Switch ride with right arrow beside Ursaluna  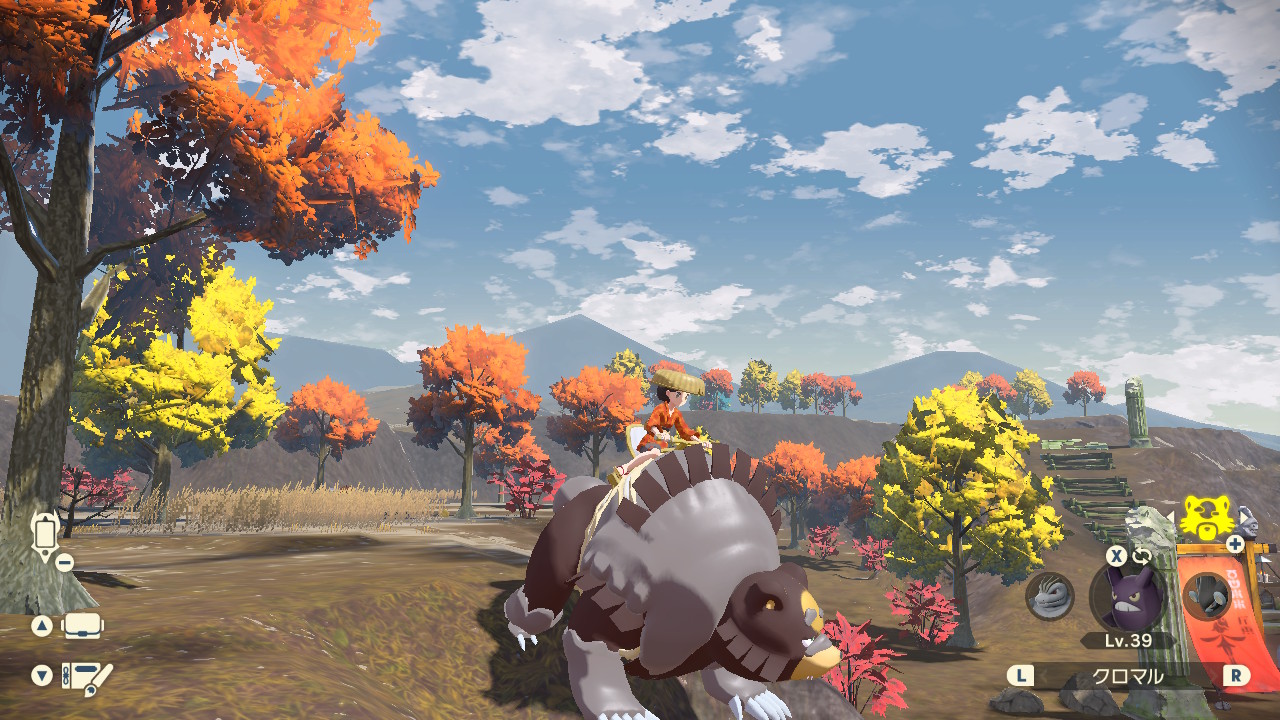coord(1245,520)
